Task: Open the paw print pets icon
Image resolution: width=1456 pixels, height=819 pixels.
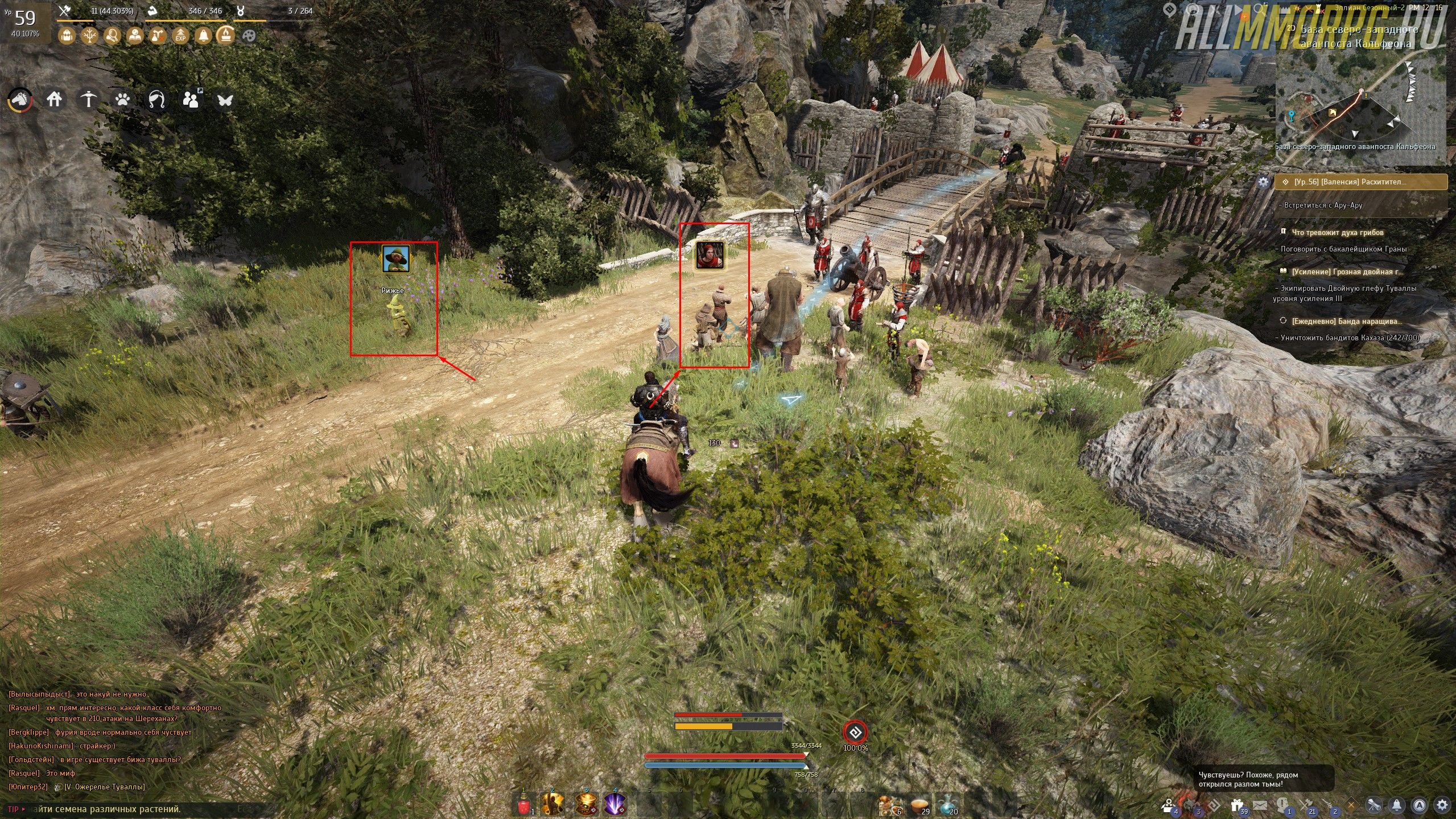Action: pos(122,100)
